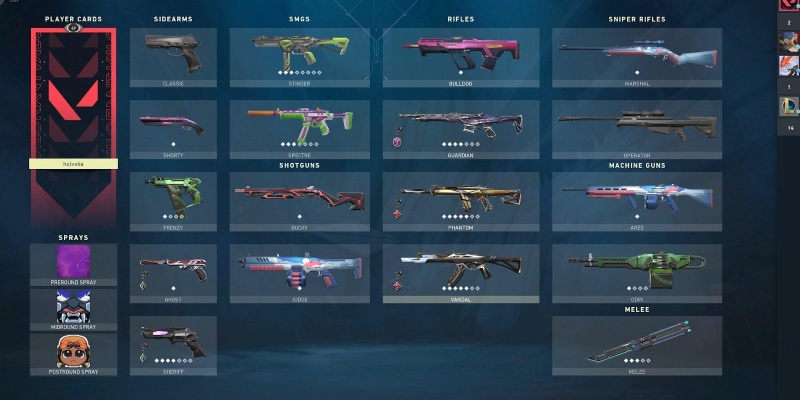The height and width of the screenshot is (400, 800).
Task: Open the Sheriff revolver tile
Action: tap(173, 345)
